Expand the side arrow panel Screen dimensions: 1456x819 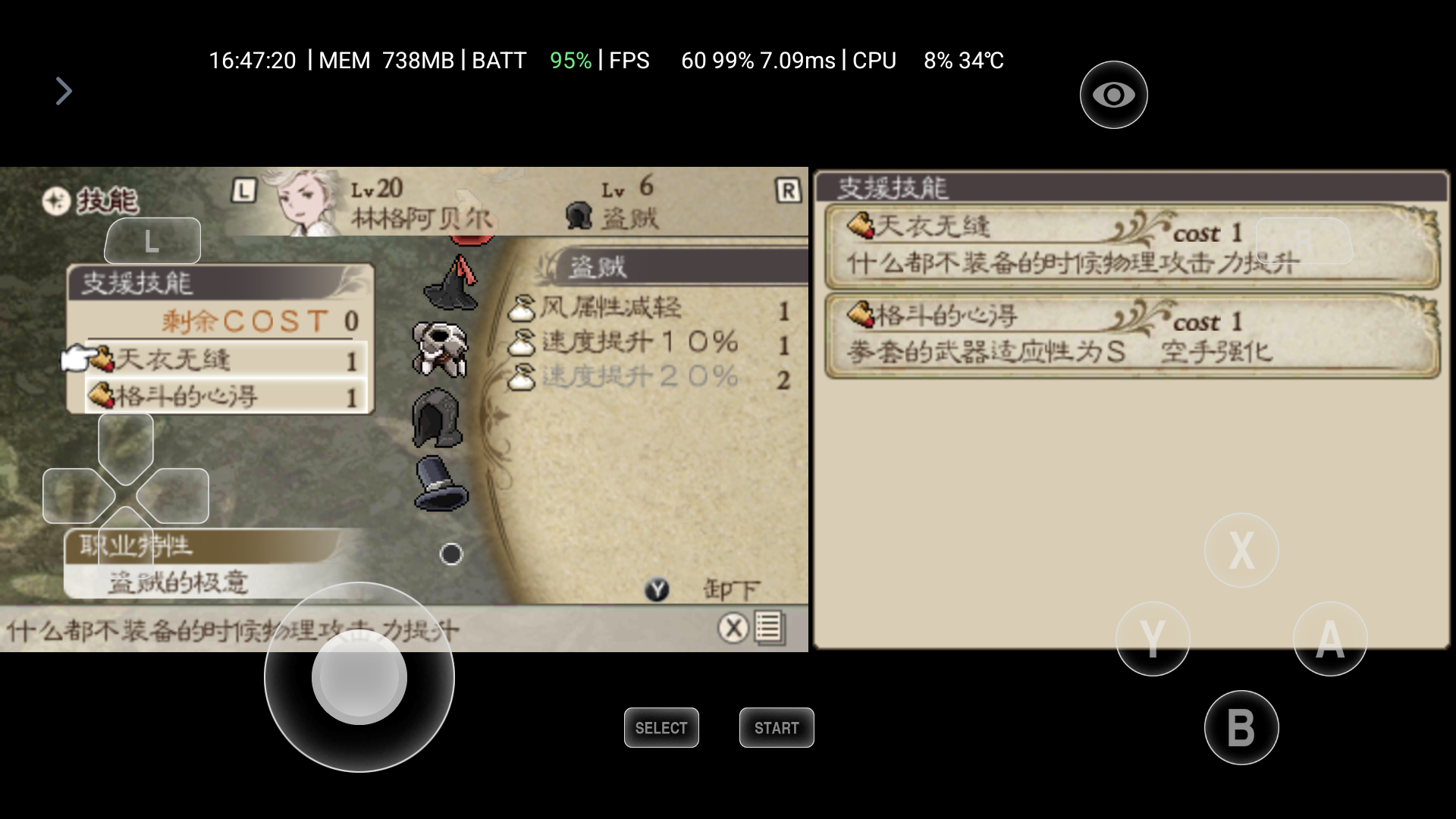64,91
